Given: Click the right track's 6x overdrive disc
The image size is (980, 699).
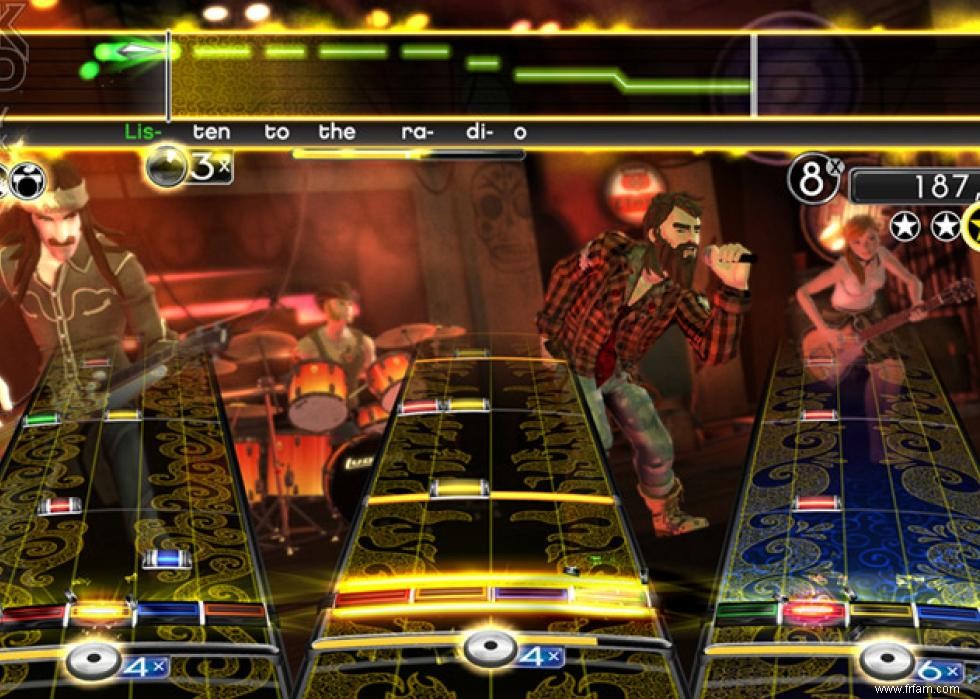Looking at the screenshot, I should [886, 662].
